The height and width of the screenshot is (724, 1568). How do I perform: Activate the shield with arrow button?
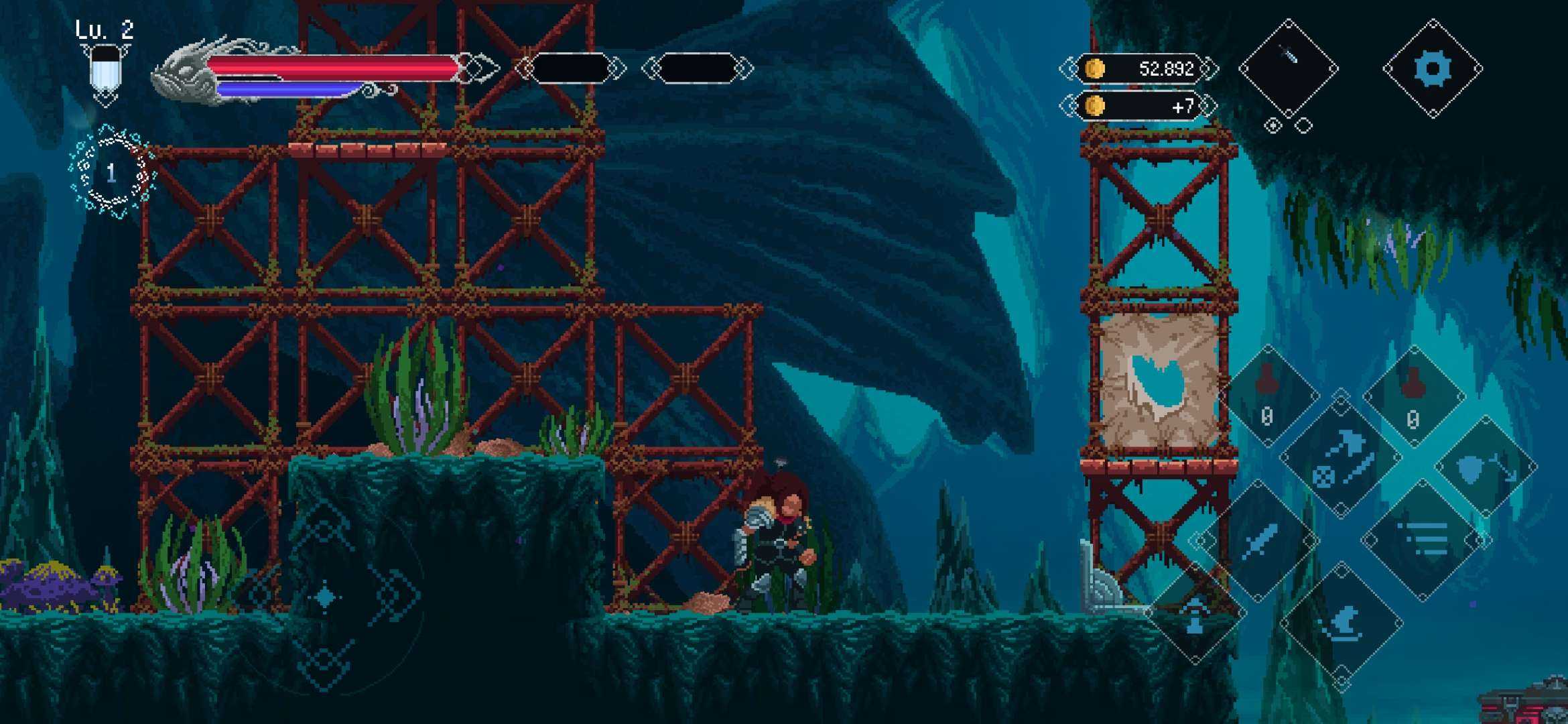coord(1486,467)
